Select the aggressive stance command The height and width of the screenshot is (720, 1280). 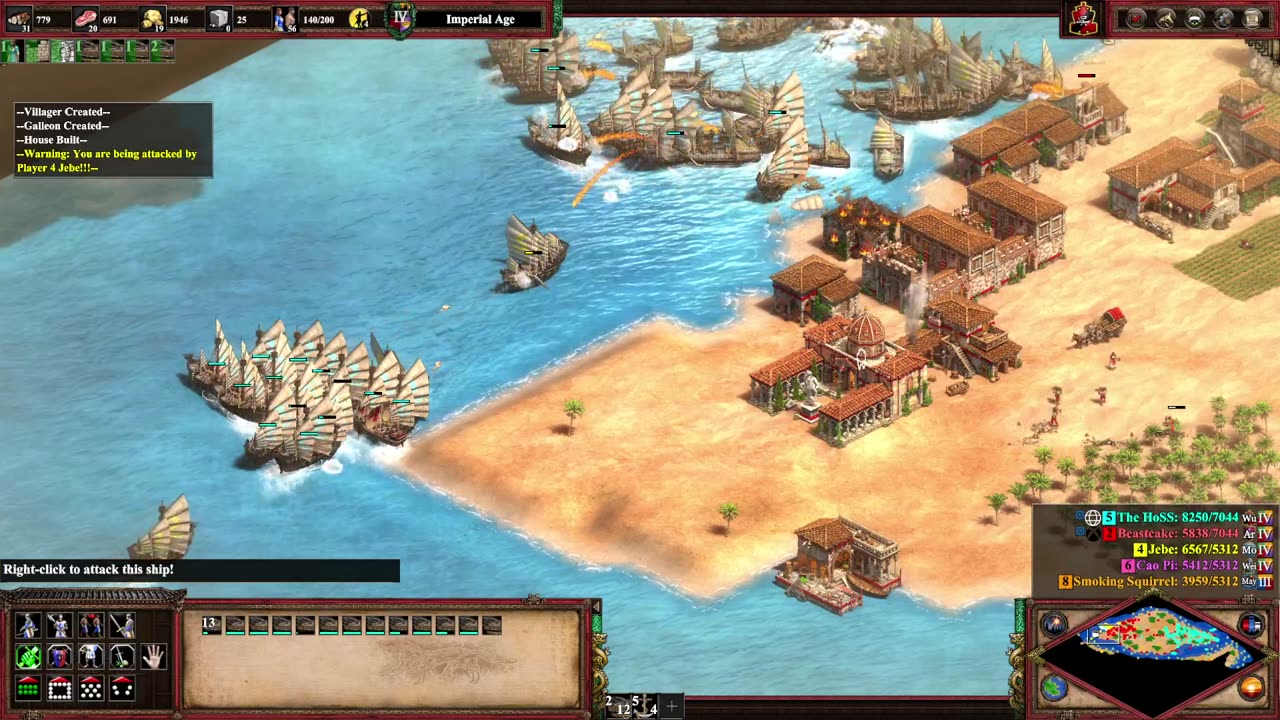(28, 626)
